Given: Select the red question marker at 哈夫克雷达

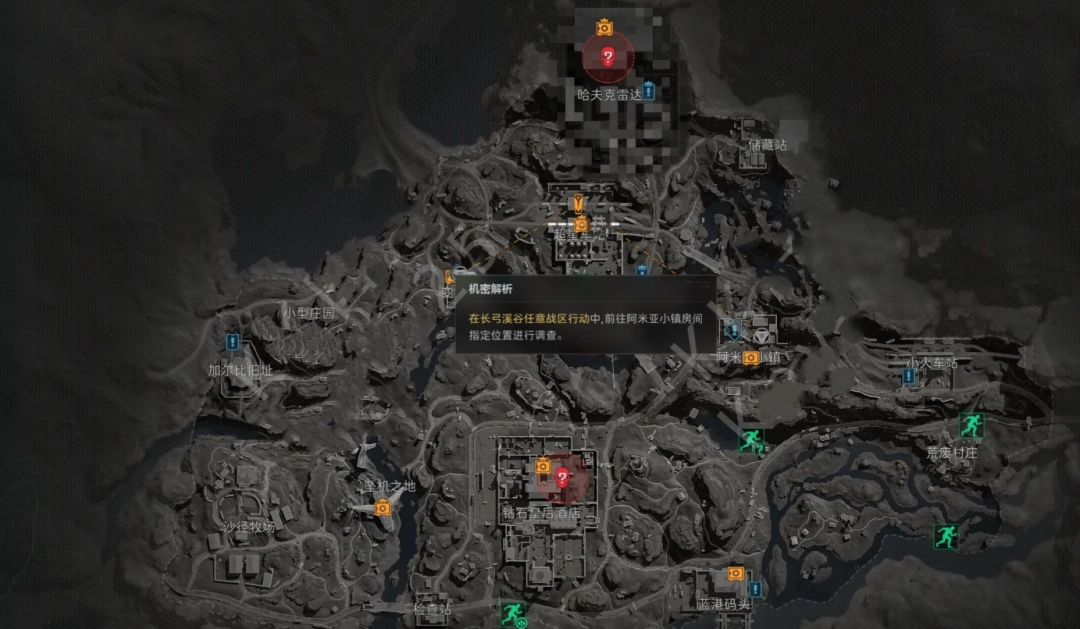Looking at the screenshot, I should 607,57.
